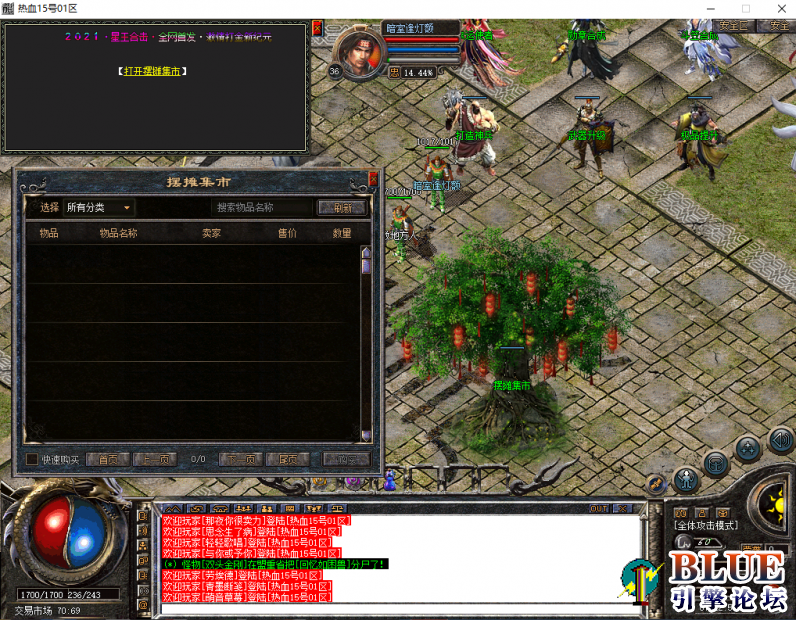Go to previous page with 上一页
Viewport: 796px width, 620px height.
[x=155, y=460]
